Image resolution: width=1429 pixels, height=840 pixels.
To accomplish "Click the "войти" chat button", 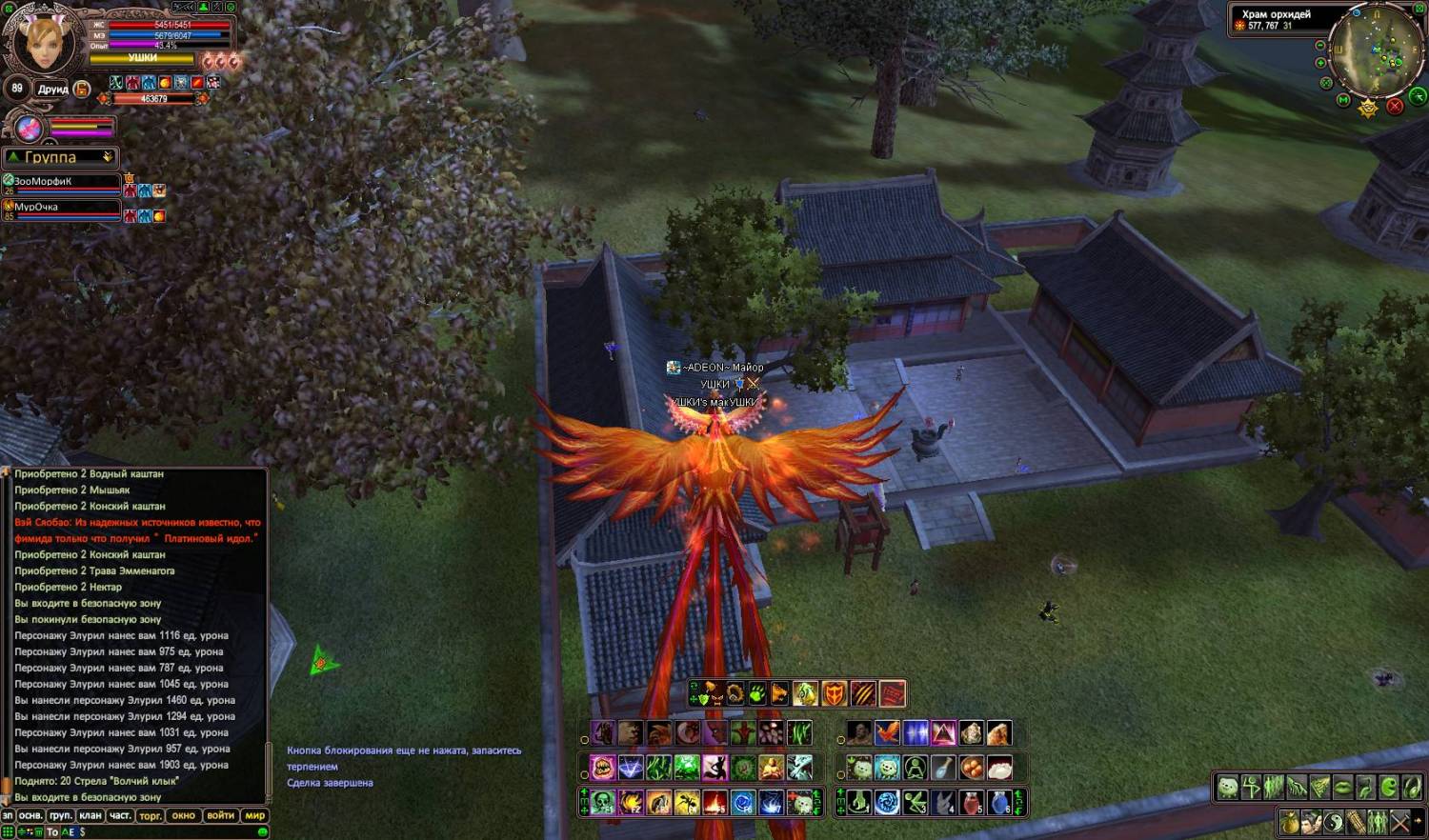I will [x=220, y=815].
